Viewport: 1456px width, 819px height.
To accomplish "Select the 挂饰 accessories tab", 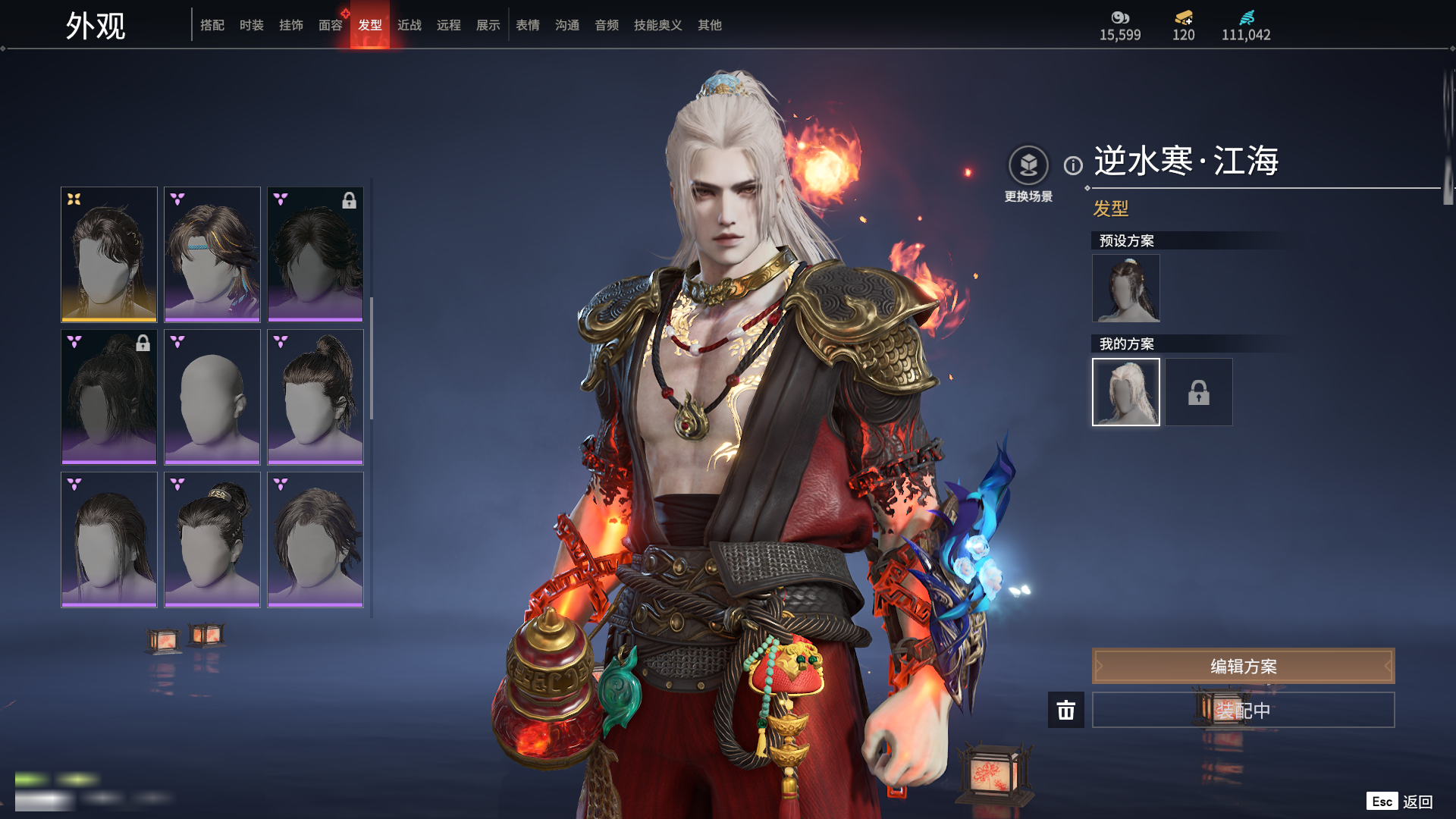I will click(x=291, y=25).
